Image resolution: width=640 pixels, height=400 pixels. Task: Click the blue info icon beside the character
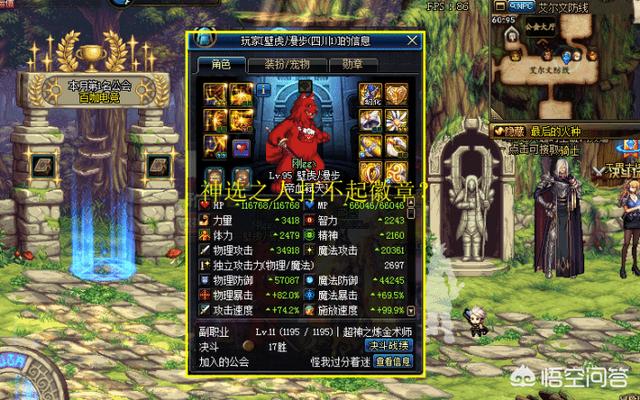coord(266,91)
